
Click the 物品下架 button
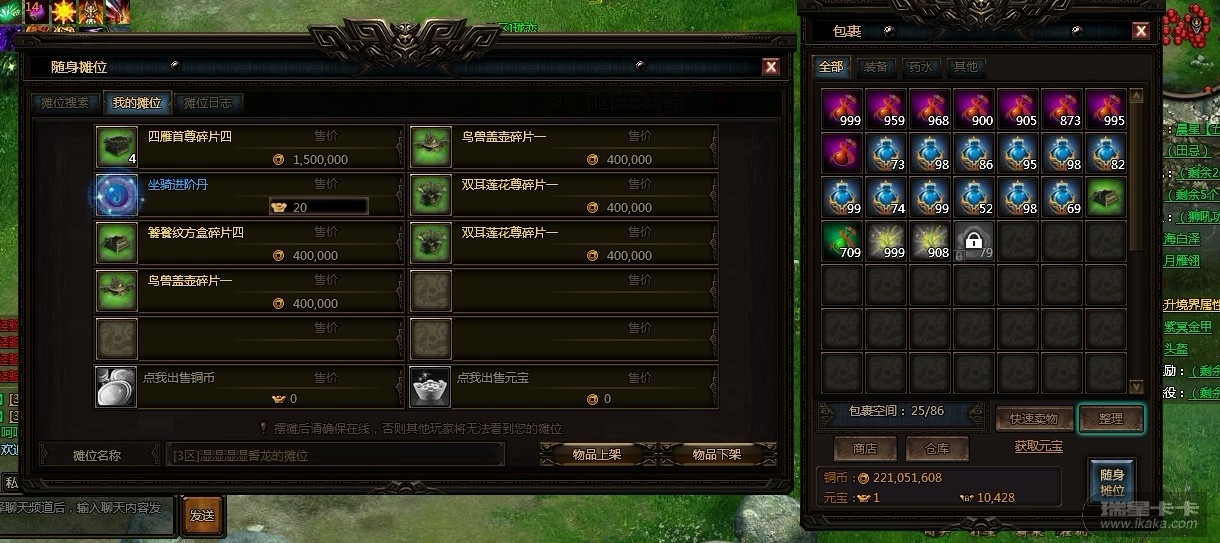pyautogui.click(x=717, y=454)
